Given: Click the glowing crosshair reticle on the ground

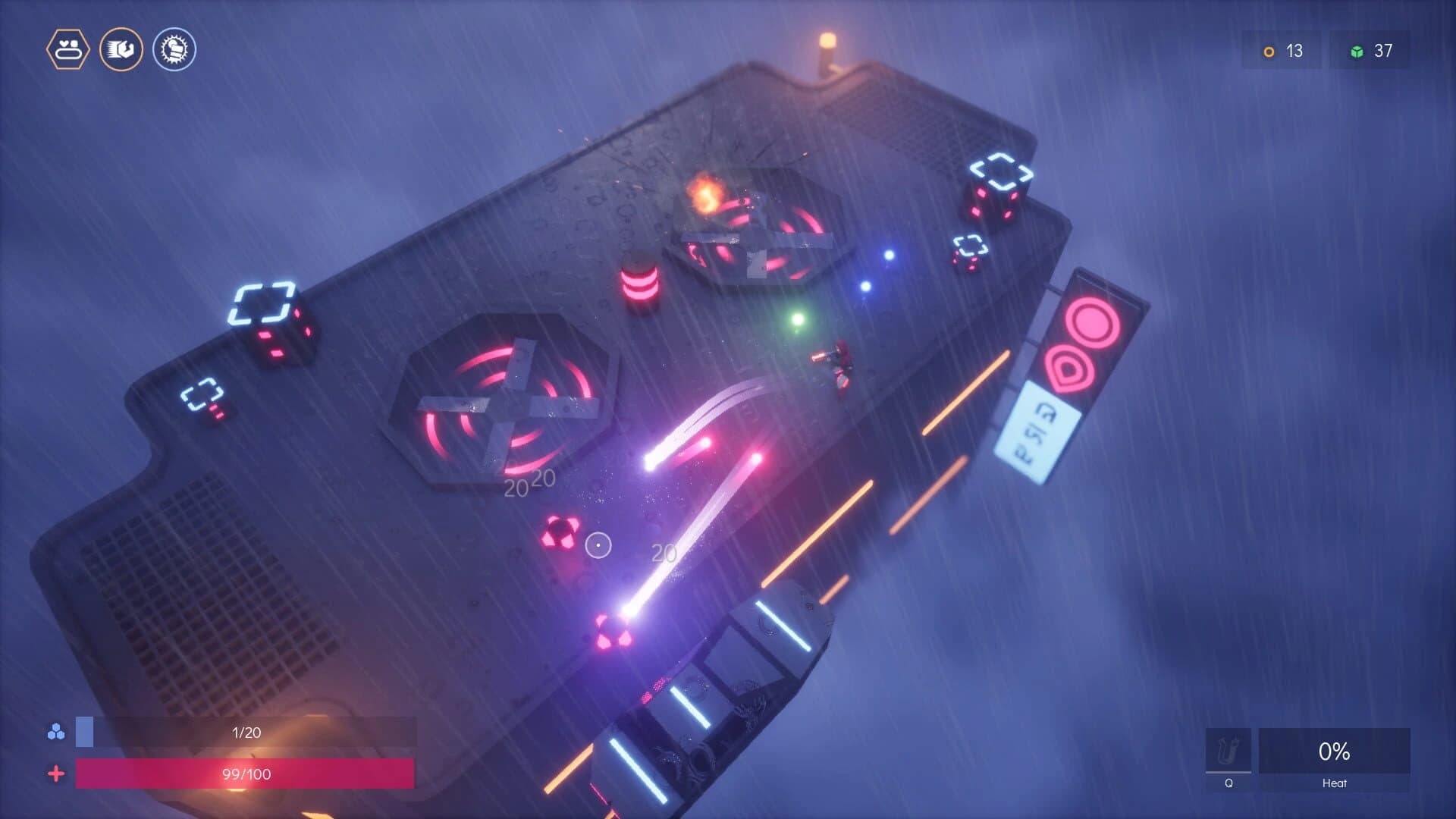Looking at the screenshot, I should [x=597, y=546].
